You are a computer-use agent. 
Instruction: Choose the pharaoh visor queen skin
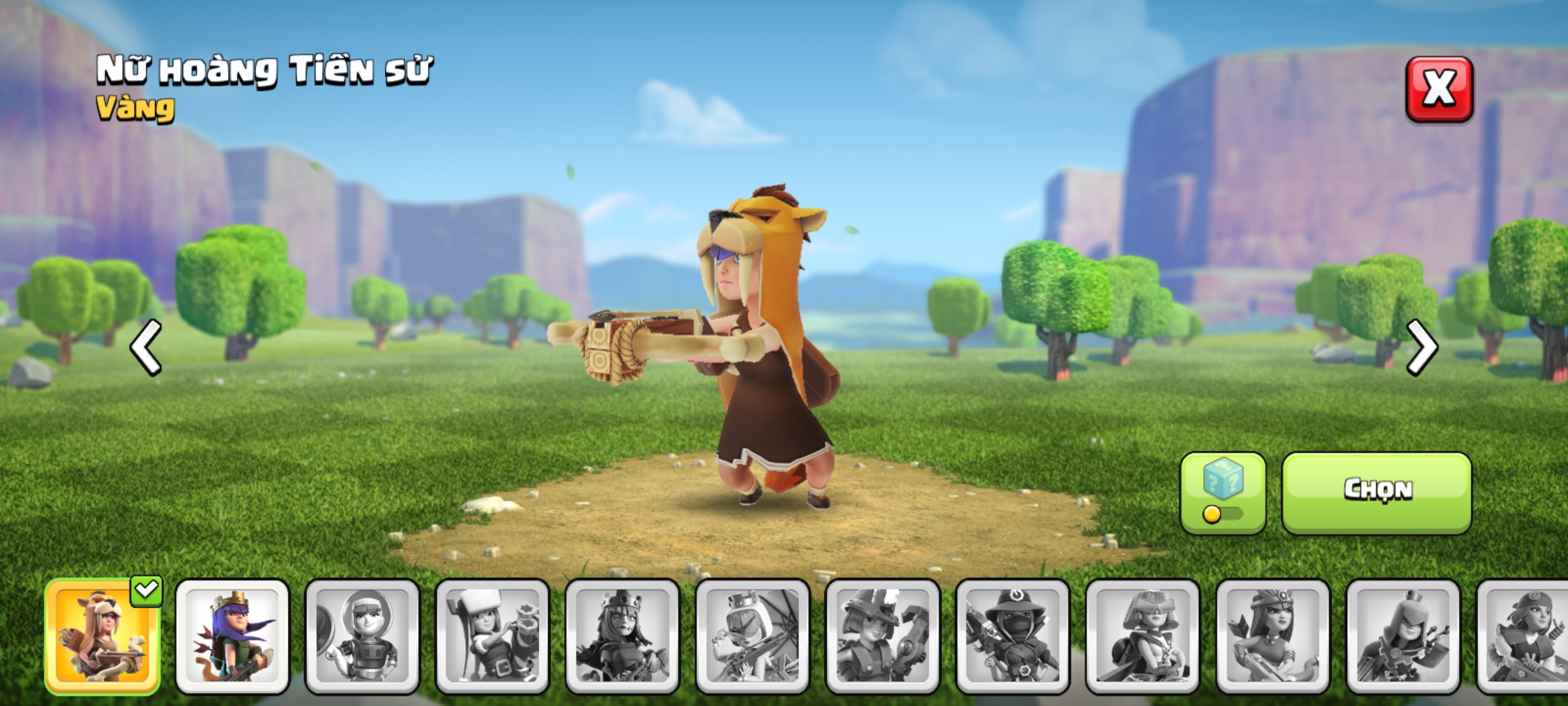click(1143, 636)
